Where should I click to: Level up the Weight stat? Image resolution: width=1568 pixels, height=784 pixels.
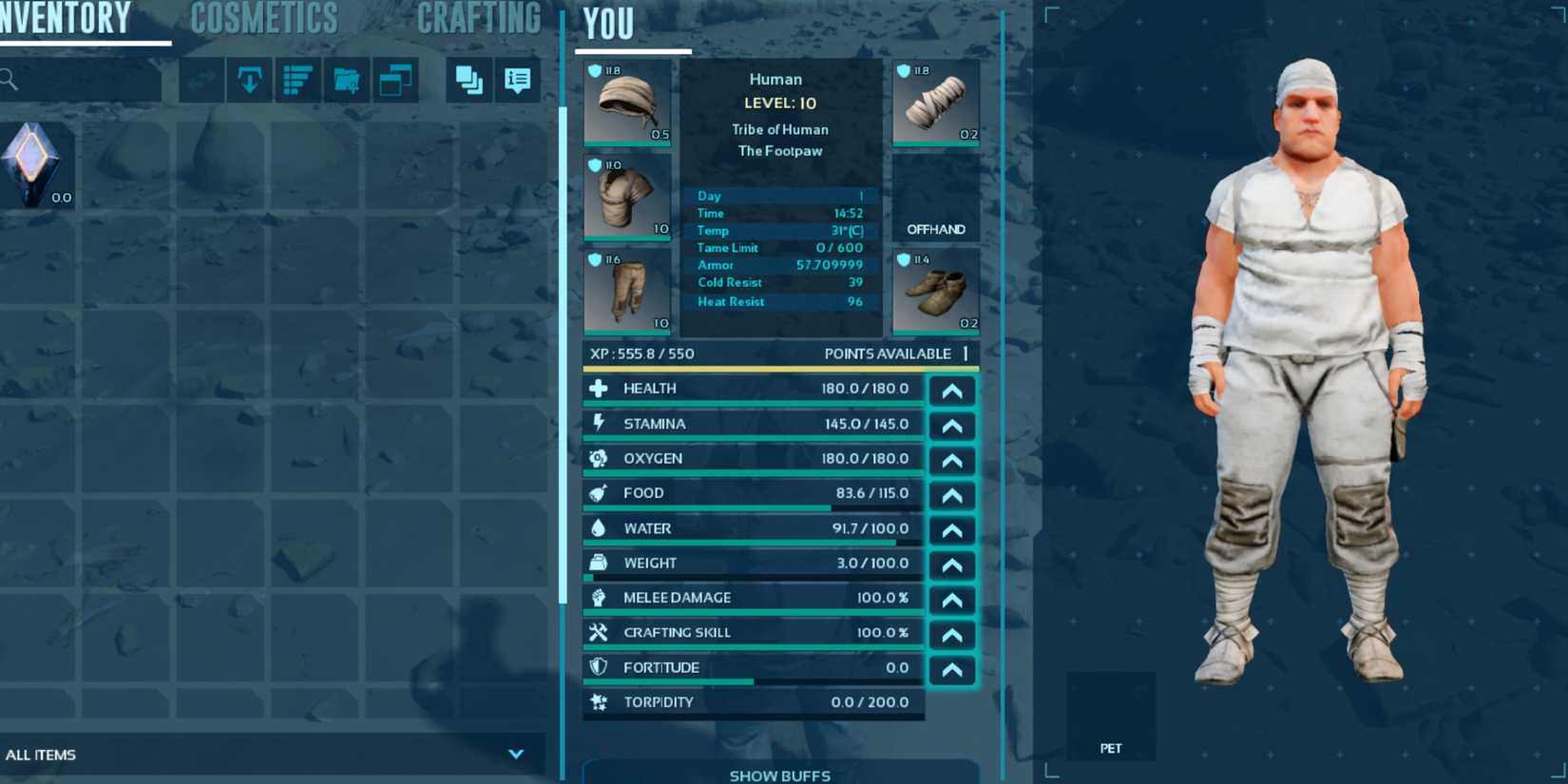click(x=951, y=565)
